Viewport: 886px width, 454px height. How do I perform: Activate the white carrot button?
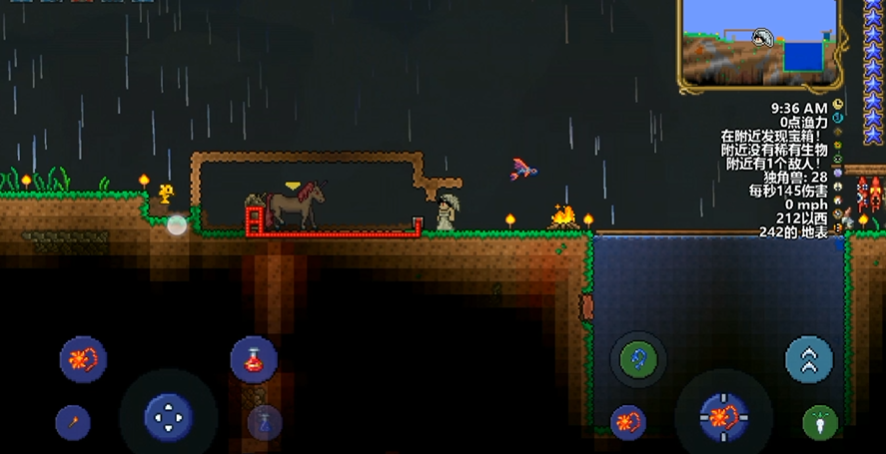tap(820, 422)
